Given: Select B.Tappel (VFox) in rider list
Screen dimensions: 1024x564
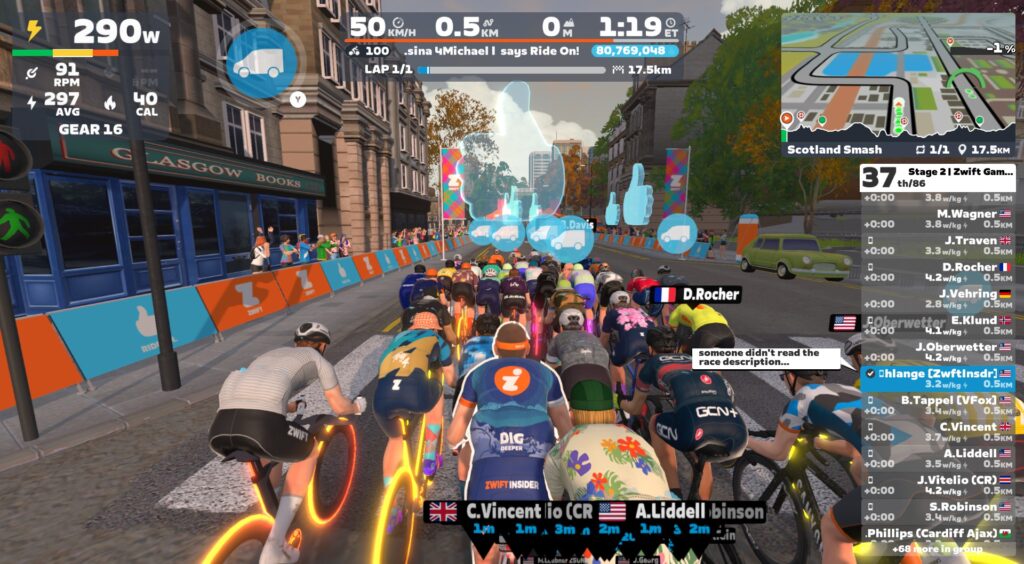Looking at the screenshot, I should [938, 405].
